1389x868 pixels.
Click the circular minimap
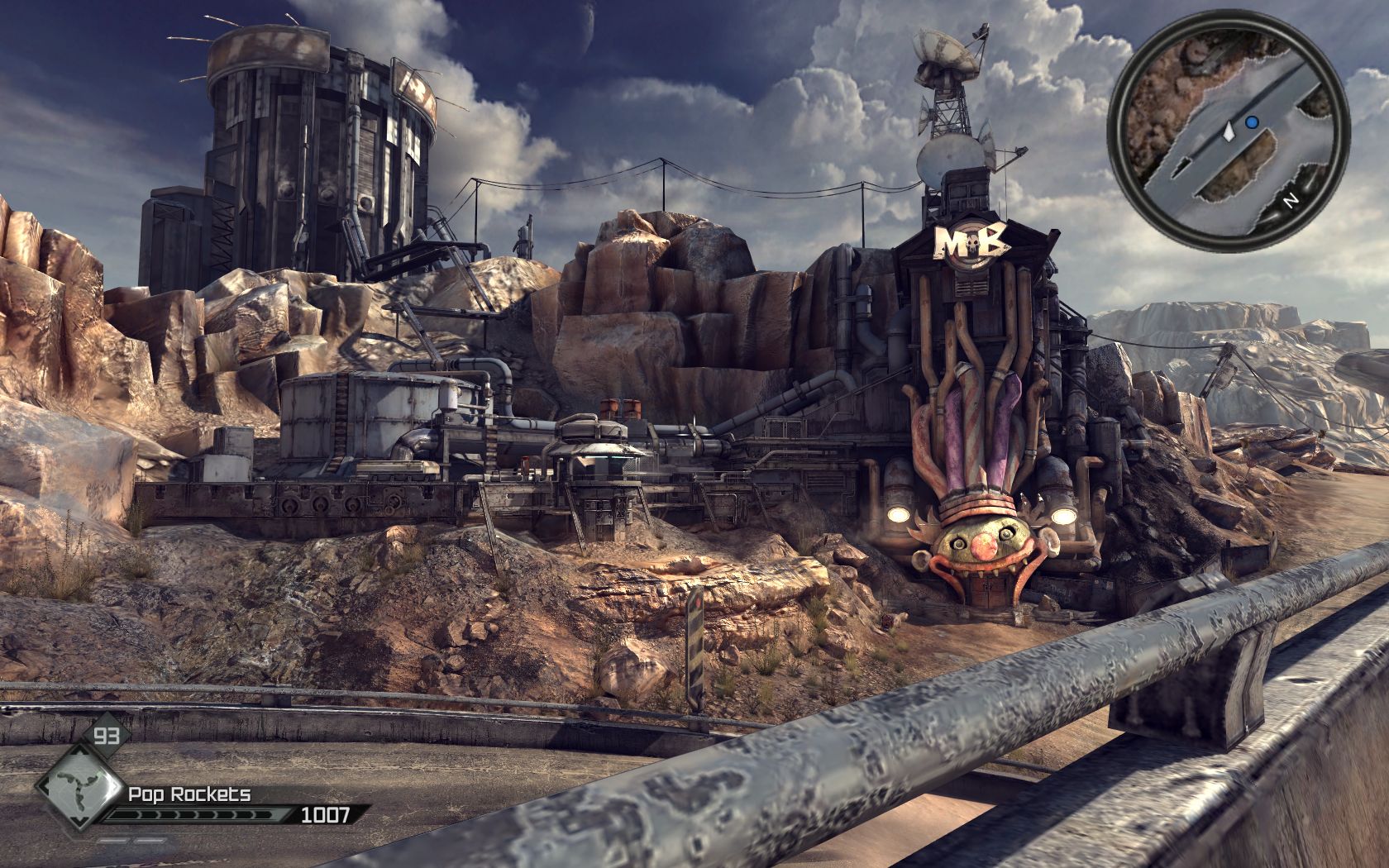point(1229,131)
